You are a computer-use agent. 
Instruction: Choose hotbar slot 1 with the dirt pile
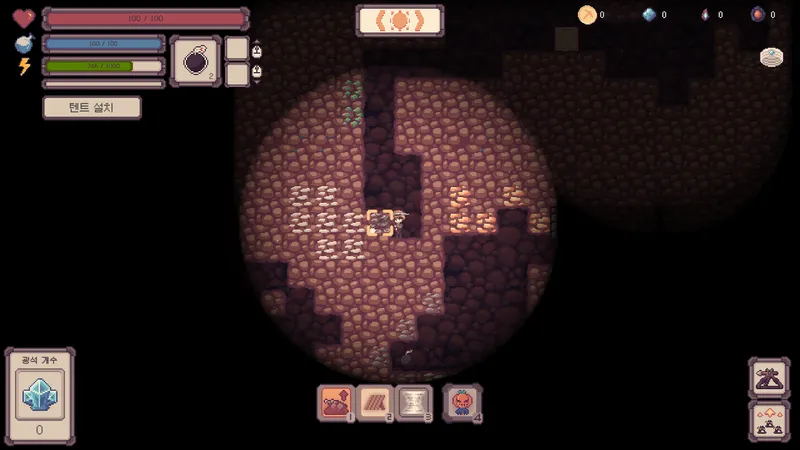(335, 402)
